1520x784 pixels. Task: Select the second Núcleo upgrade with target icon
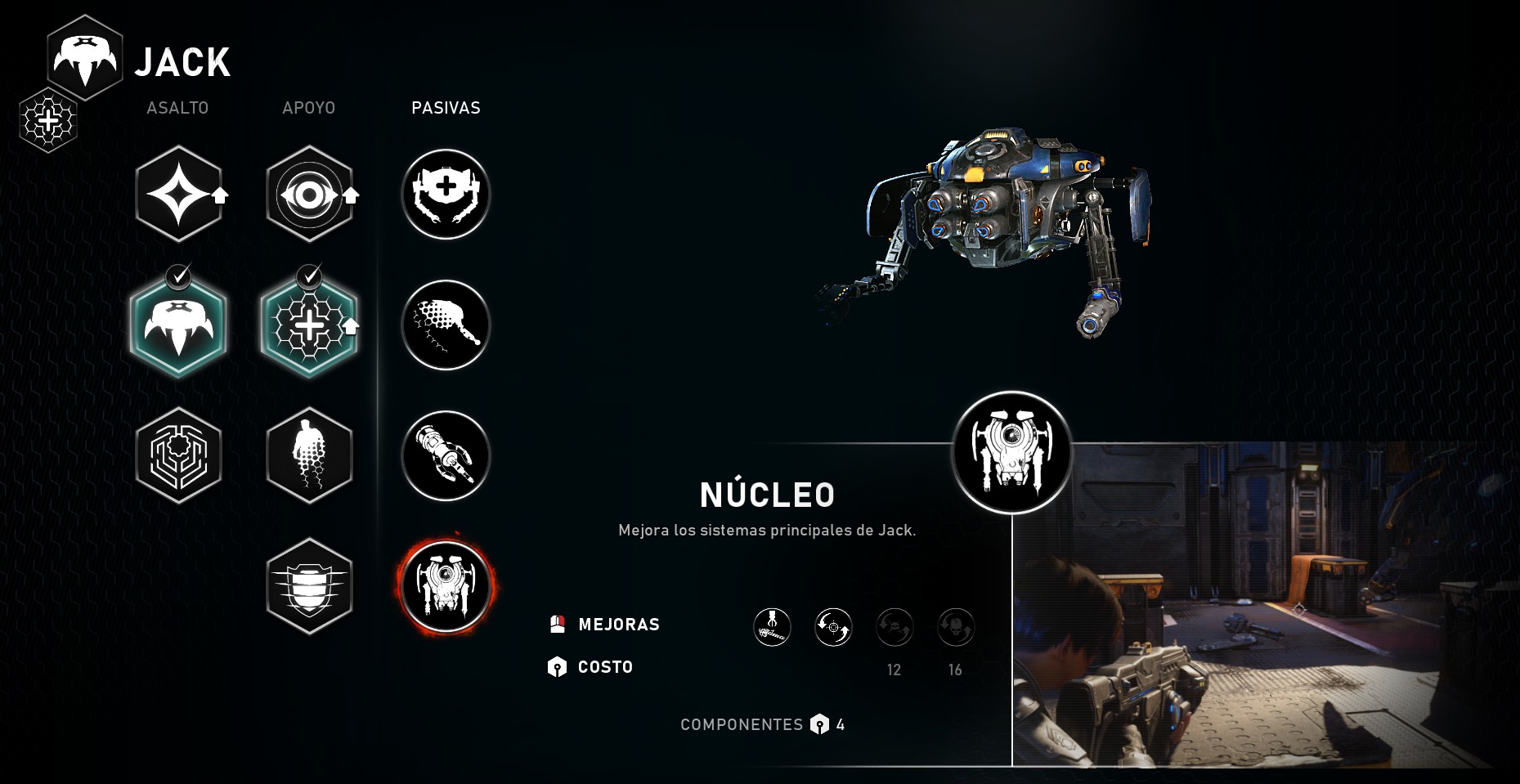click(x=833, y=627)
